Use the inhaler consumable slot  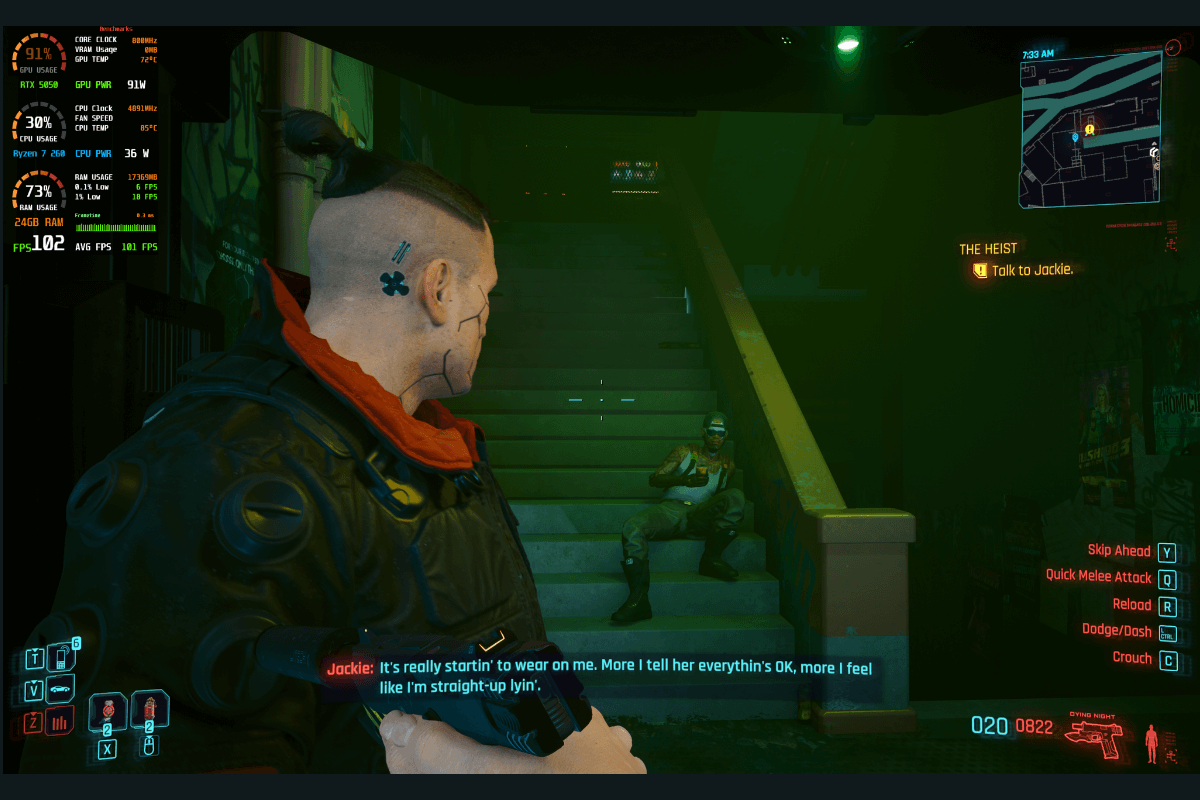108,711
